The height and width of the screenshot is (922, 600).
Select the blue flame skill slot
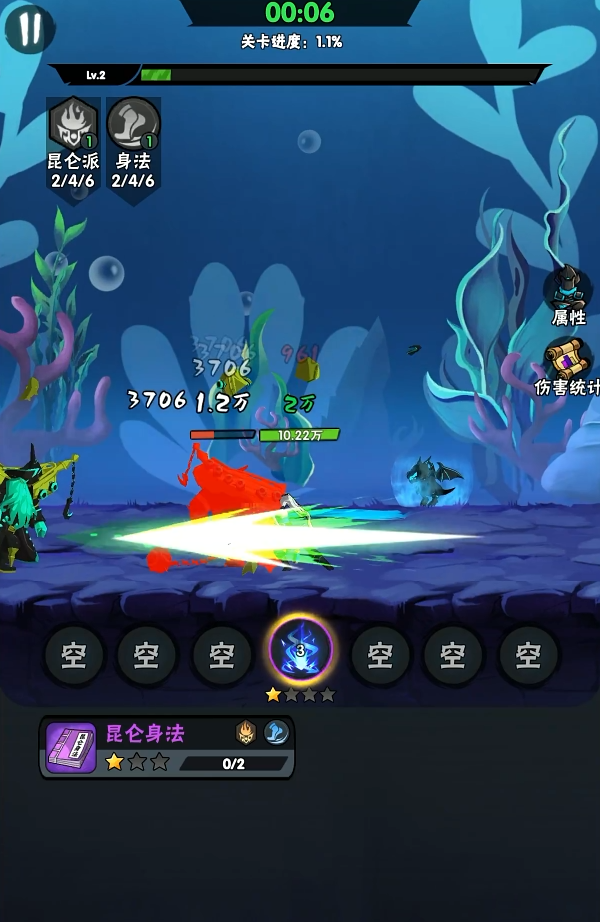300,653
